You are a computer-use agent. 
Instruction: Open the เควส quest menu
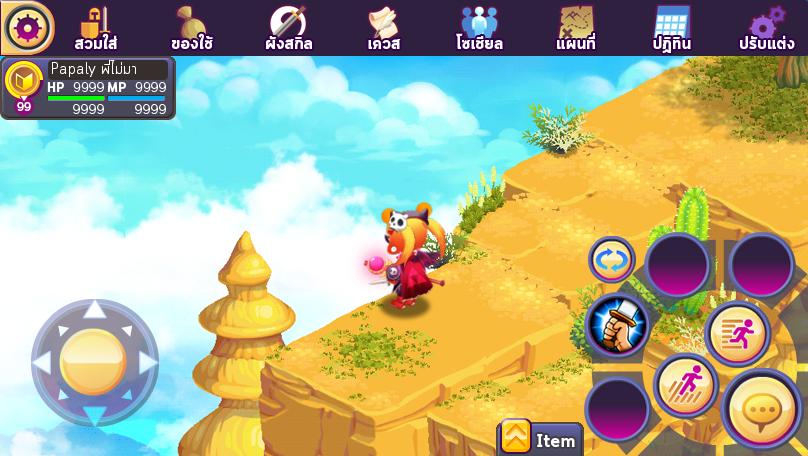(x=383, y=28)
